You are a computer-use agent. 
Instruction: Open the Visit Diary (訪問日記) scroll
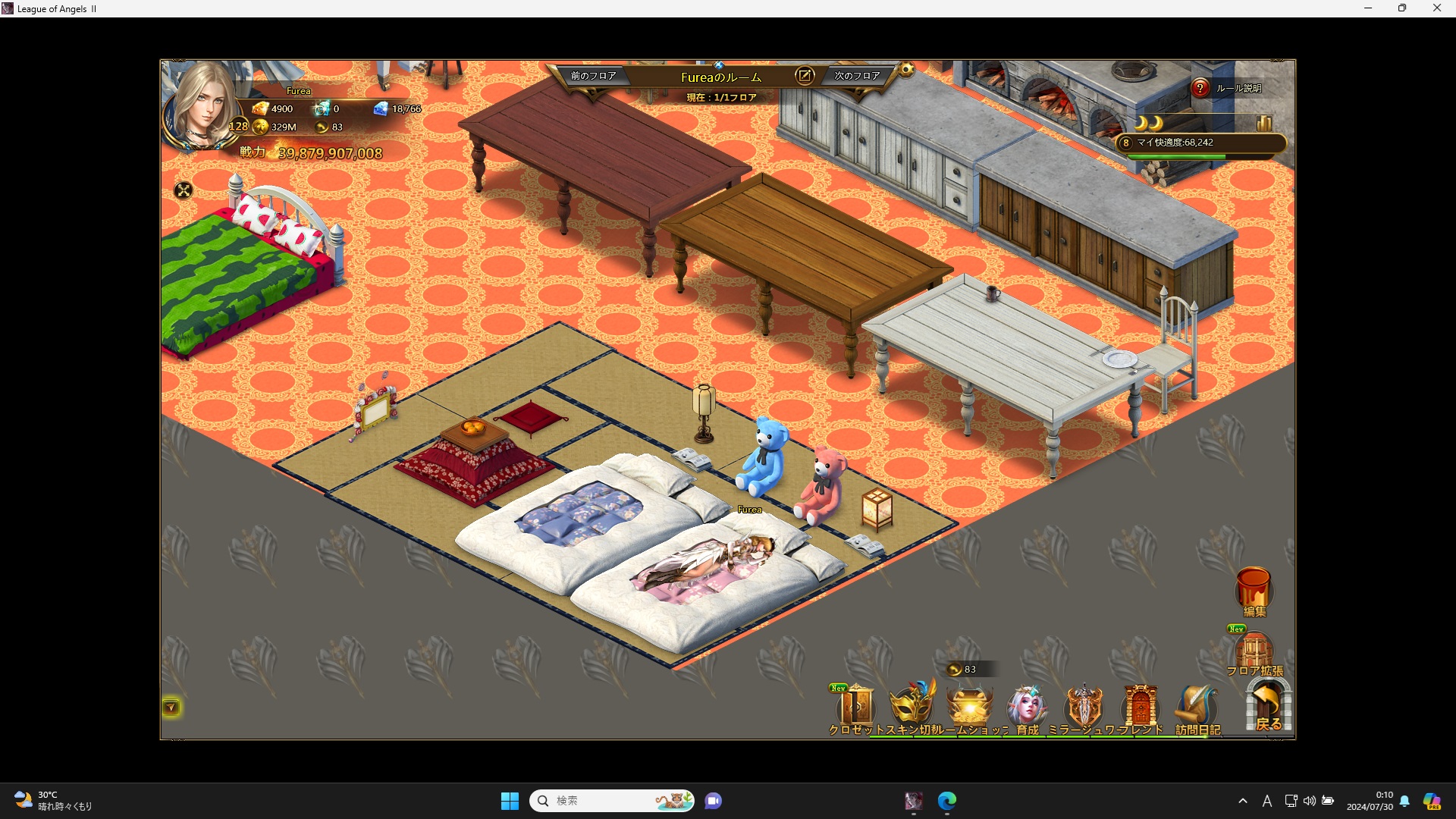[x=1197, y=707]
